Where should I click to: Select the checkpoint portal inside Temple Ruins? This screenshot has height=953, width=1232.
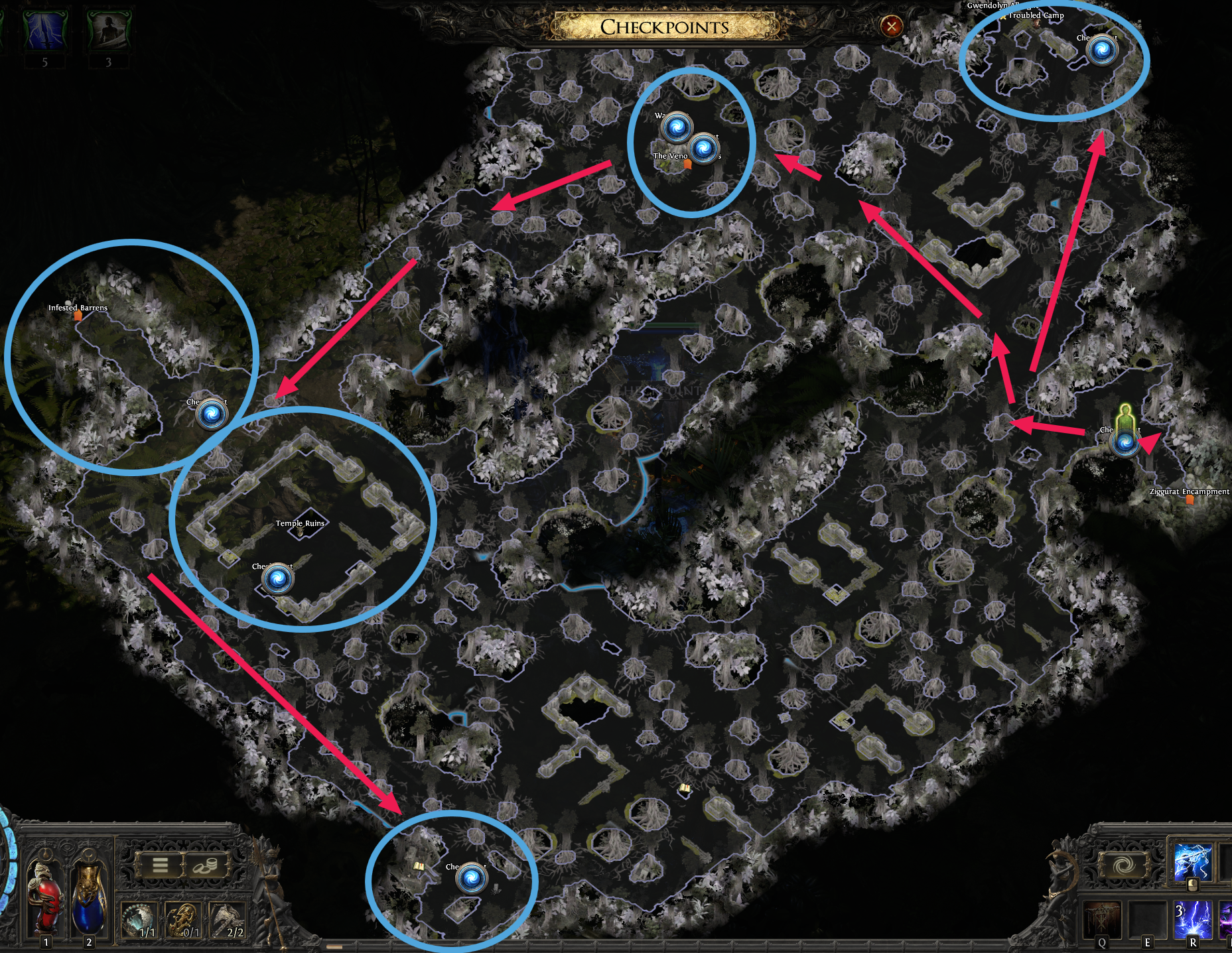point(279,578)
